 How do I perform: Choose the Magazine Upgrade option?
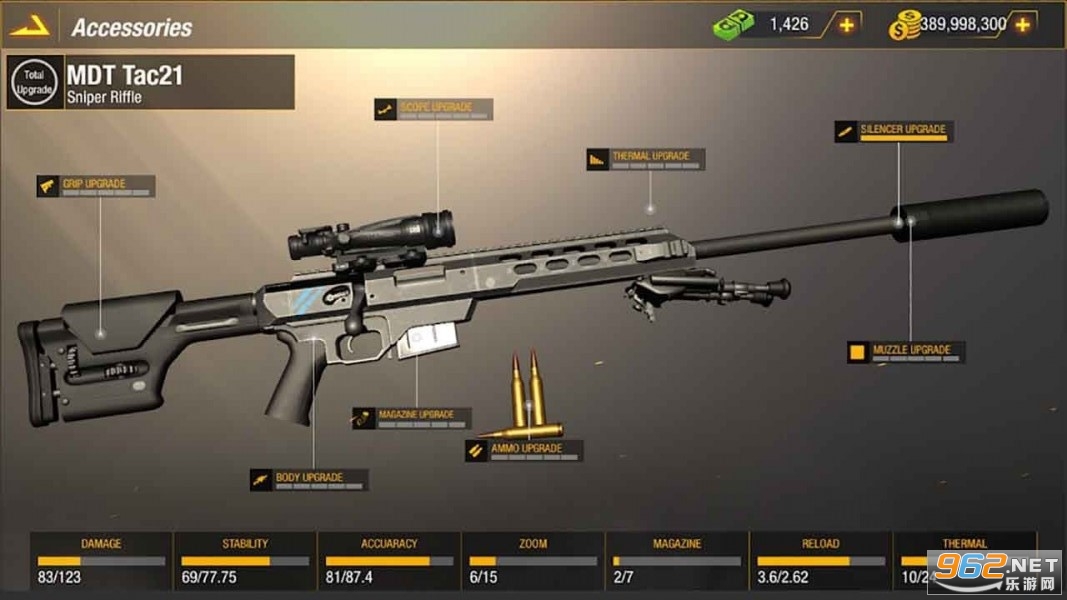[410, 417]
